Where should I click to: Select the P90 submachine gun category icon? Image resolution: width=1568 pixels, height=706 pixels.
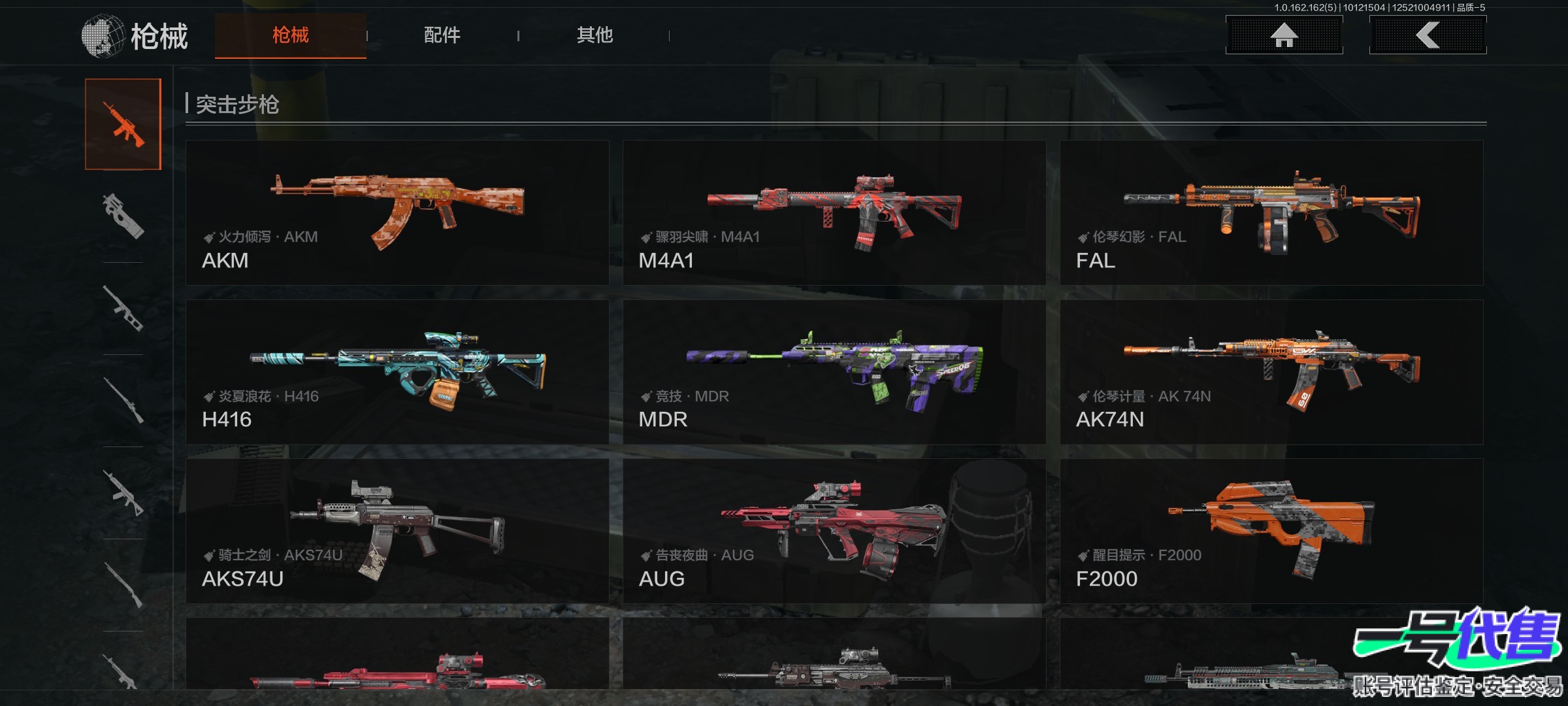[x=123, y=216]
